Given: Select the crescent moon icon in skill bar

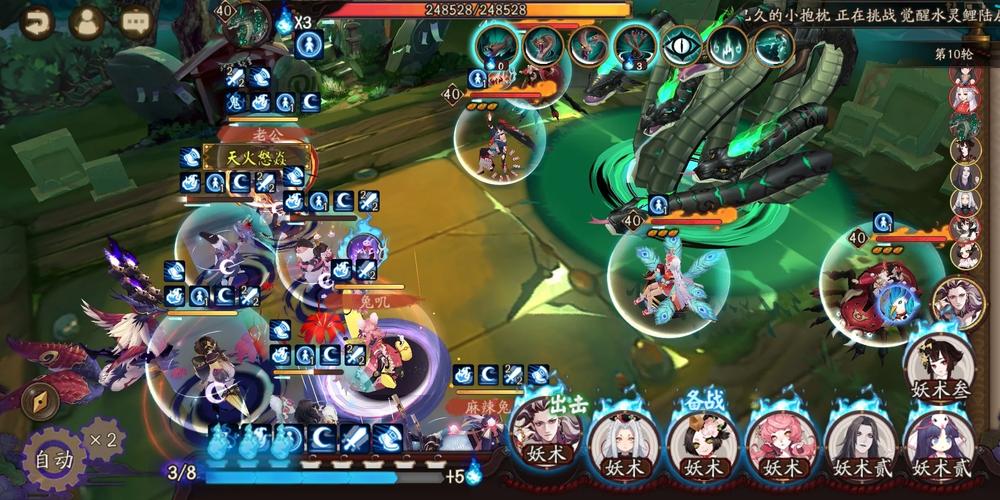Looking at the screenshot, I should 322,437.
